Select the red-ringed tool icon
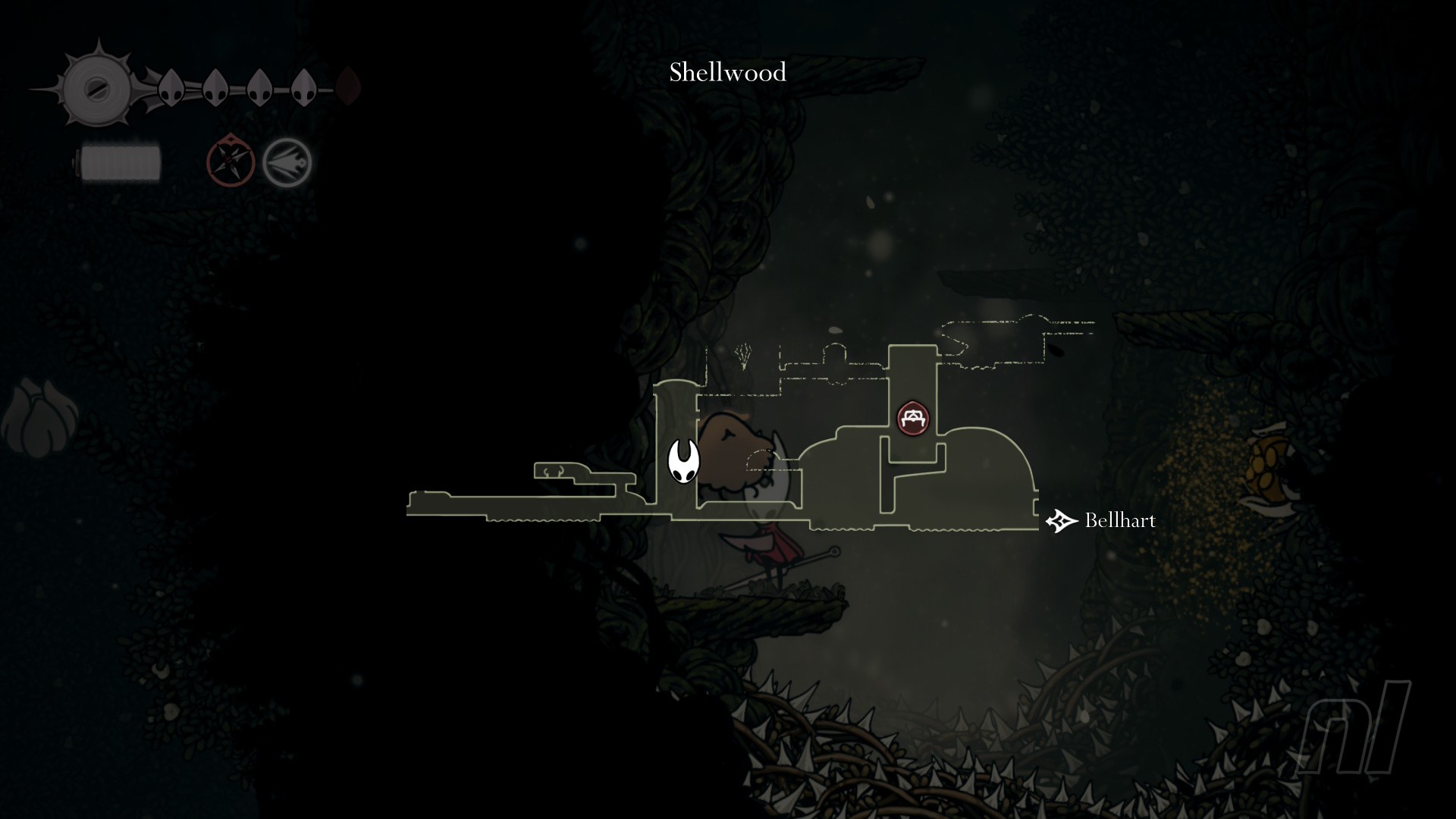Viewport: 1456px width, 819px height. point(231,160)
